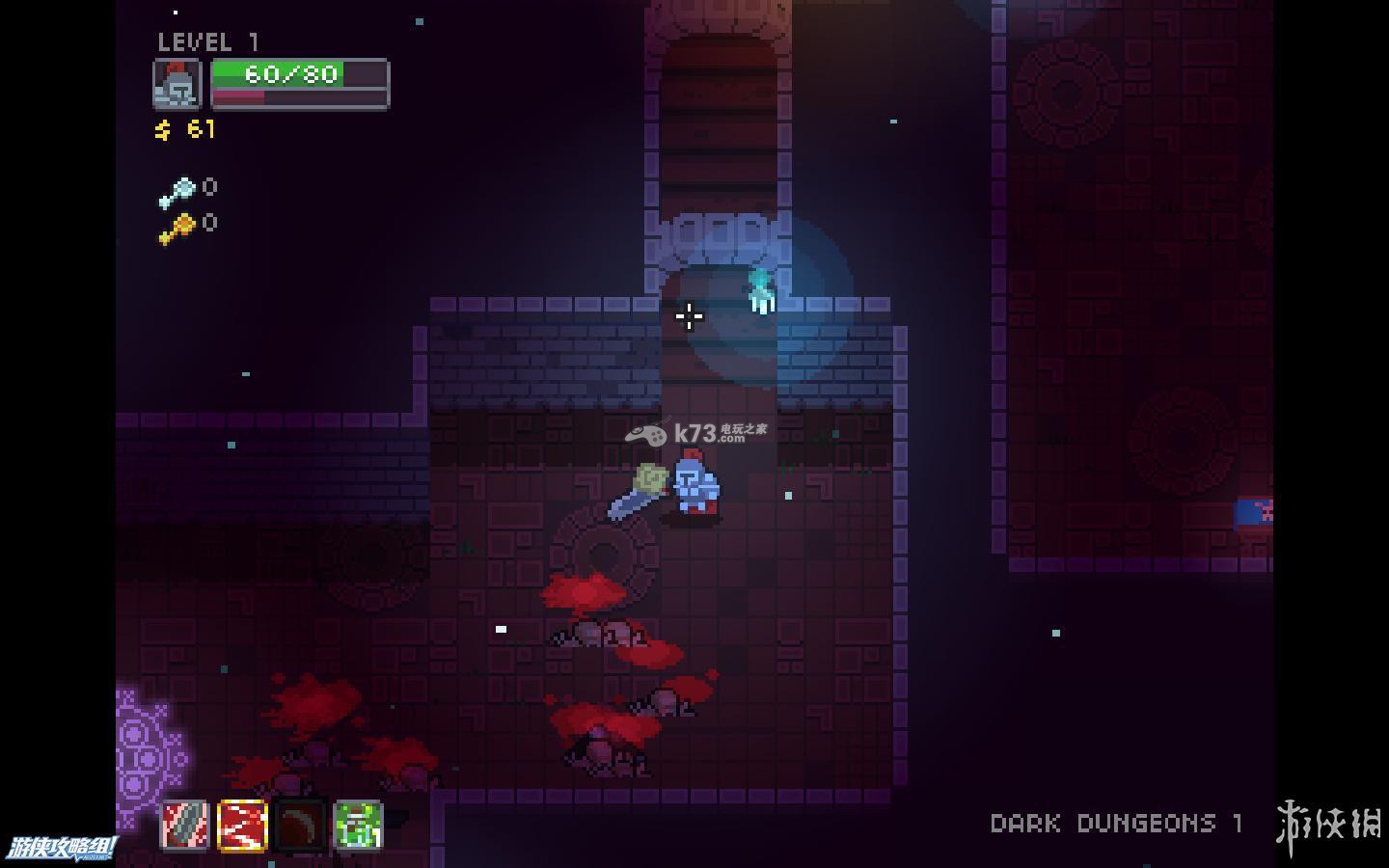This screenshot has height=868, width=1389.
Task: Click the gold key icon
Action: point(177,229)
